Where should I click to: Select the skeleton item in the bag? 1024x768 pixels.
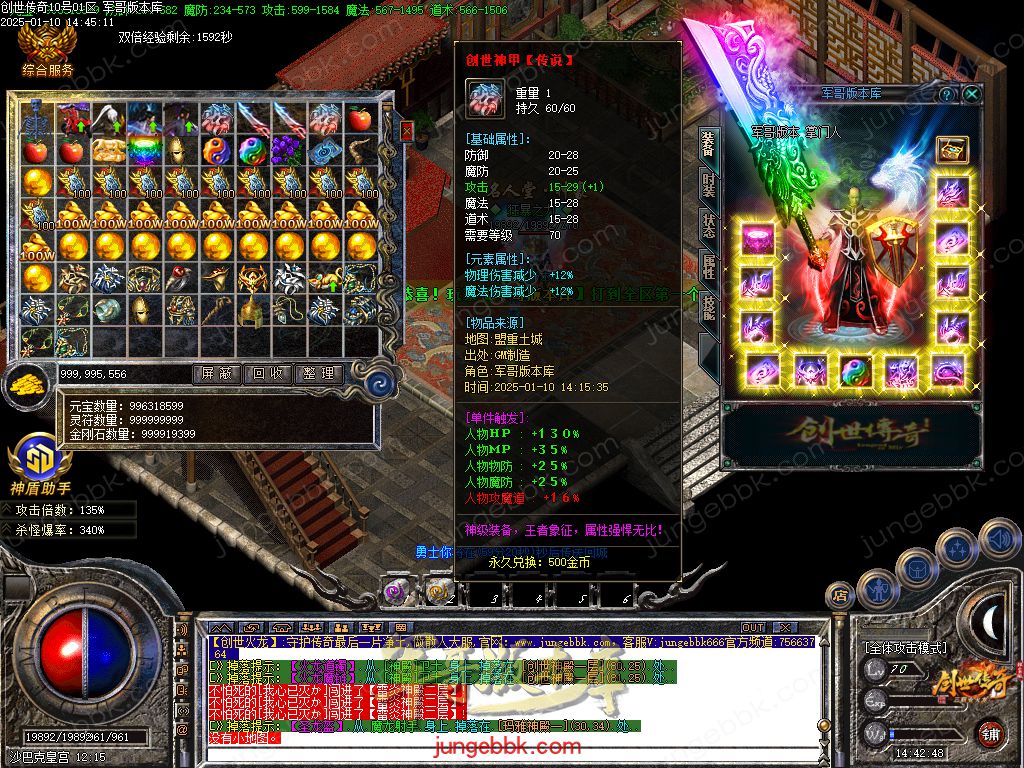click(x=38, y=119)
